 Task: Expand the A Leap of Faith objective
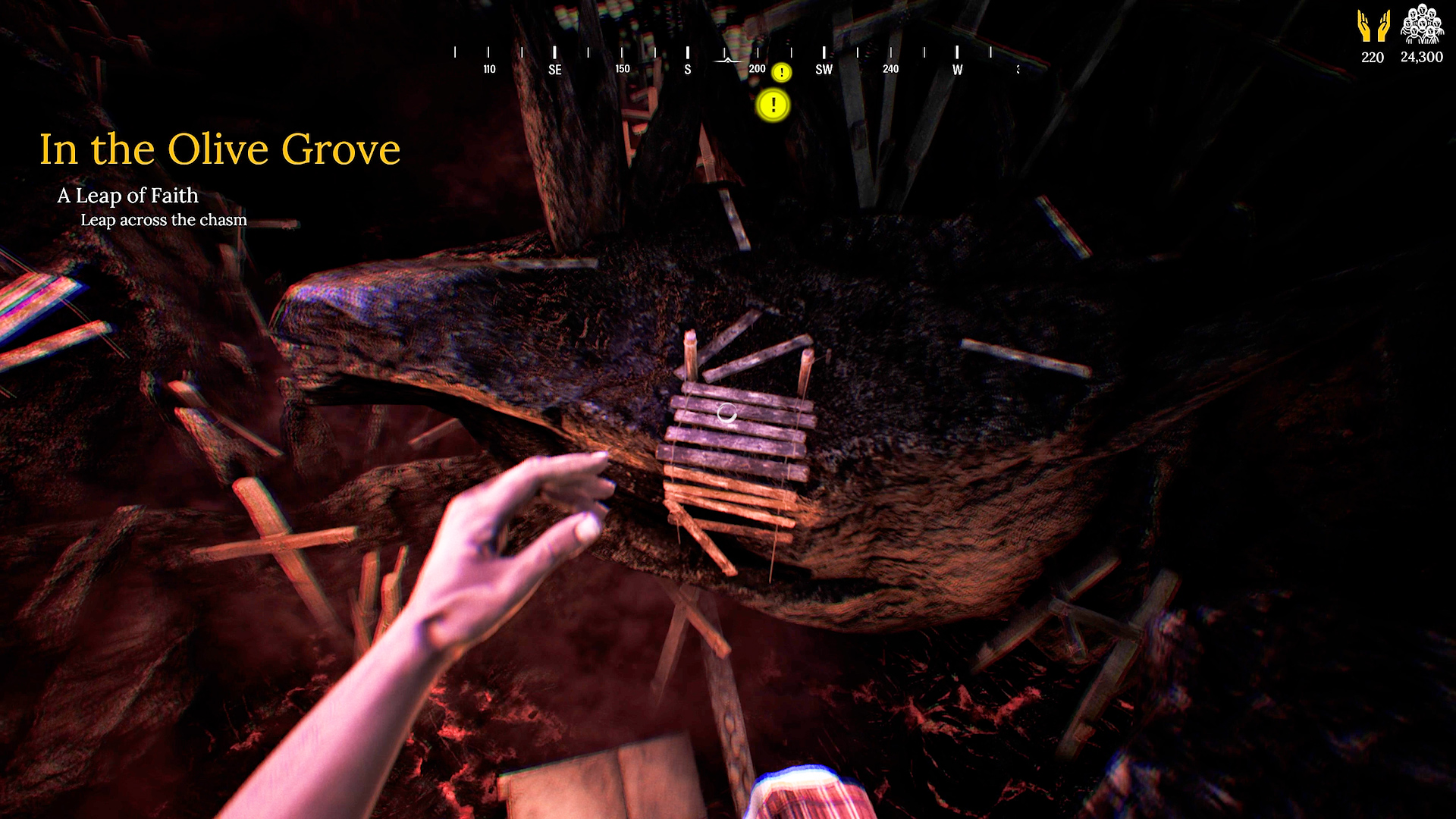point(128,196)
